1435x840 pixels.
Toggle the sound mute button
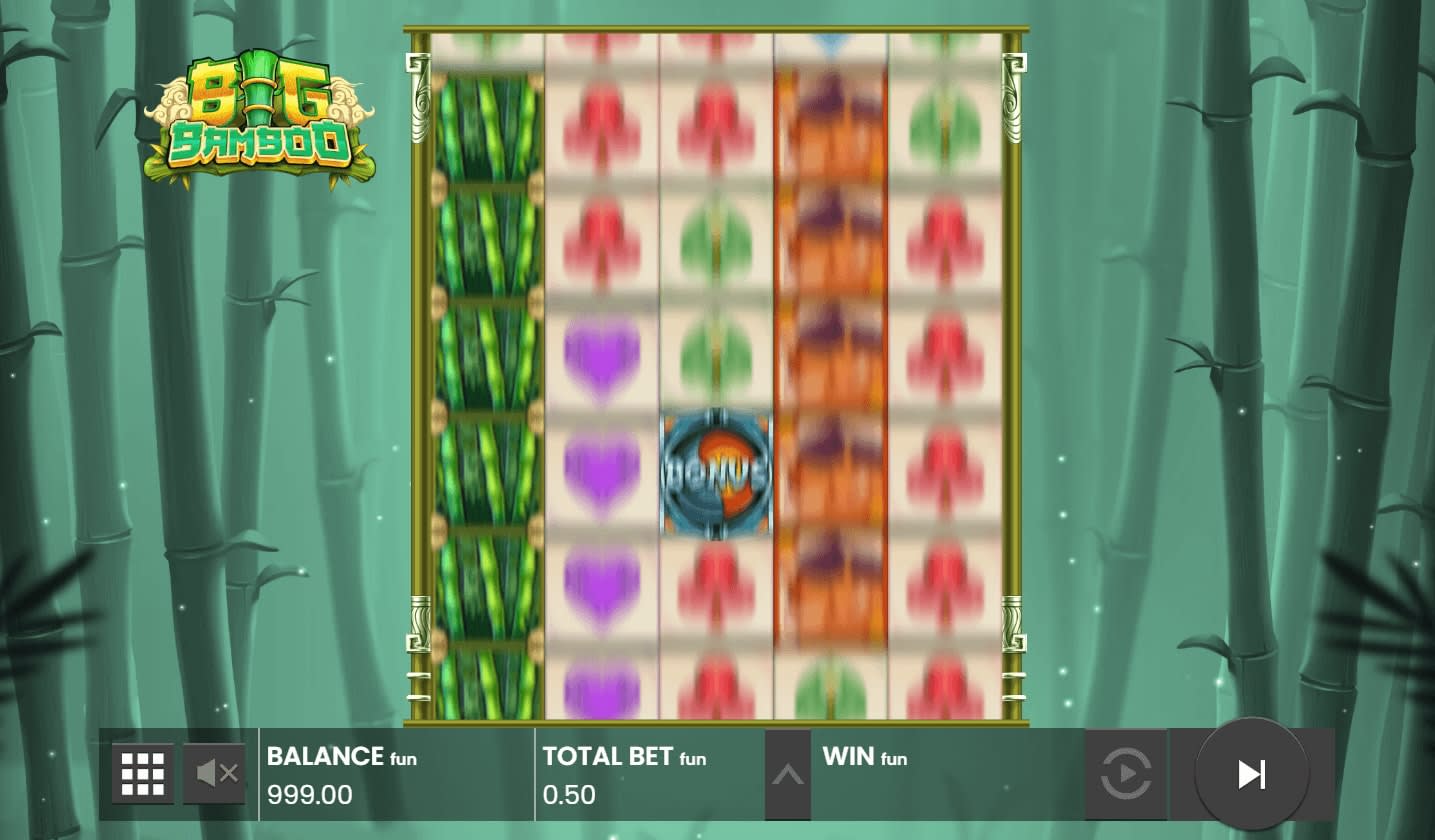[214, 772]
